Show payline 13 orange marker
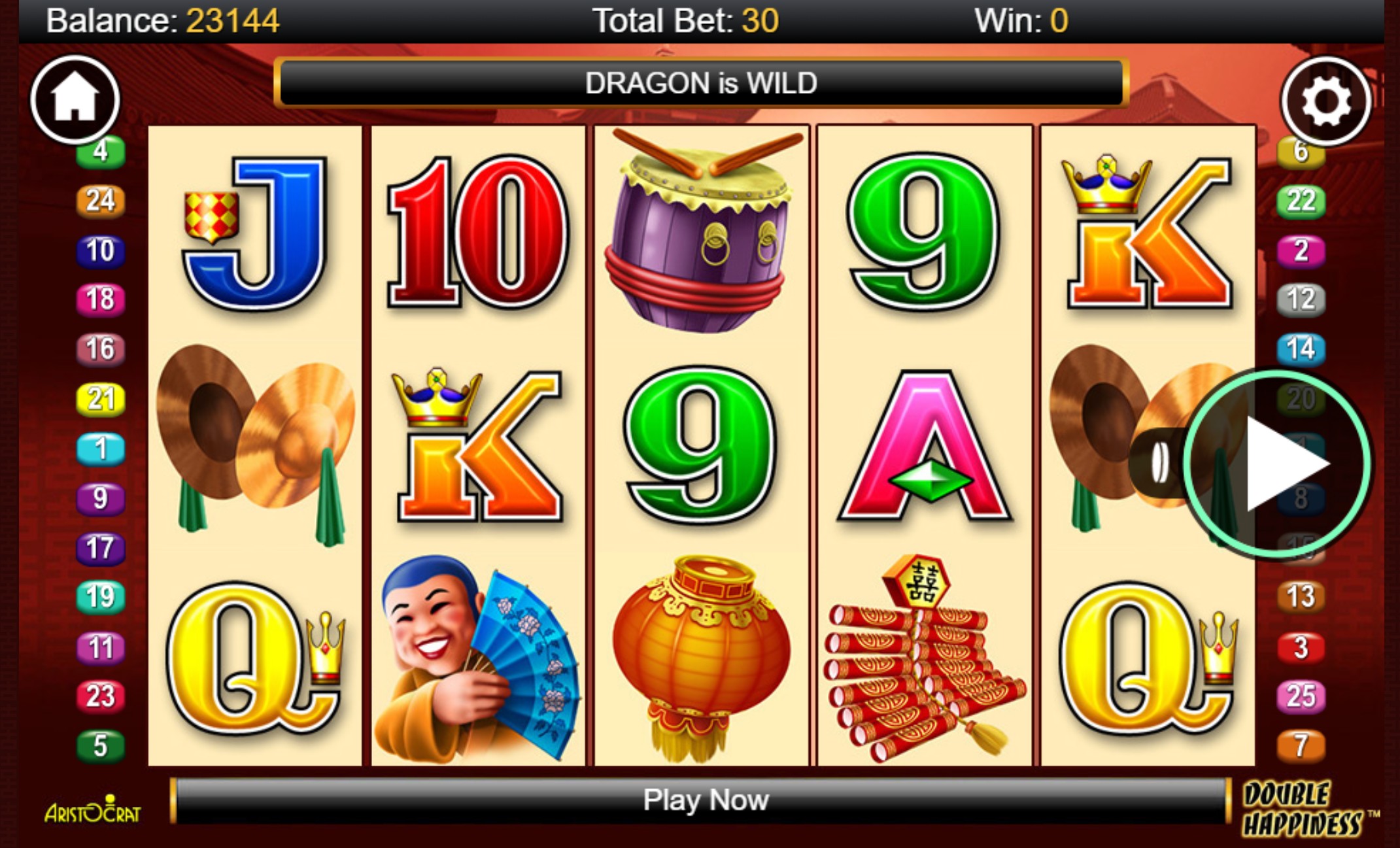Image resolution: width=1400 pixels, height=848 pixels. coord(1301,596)
